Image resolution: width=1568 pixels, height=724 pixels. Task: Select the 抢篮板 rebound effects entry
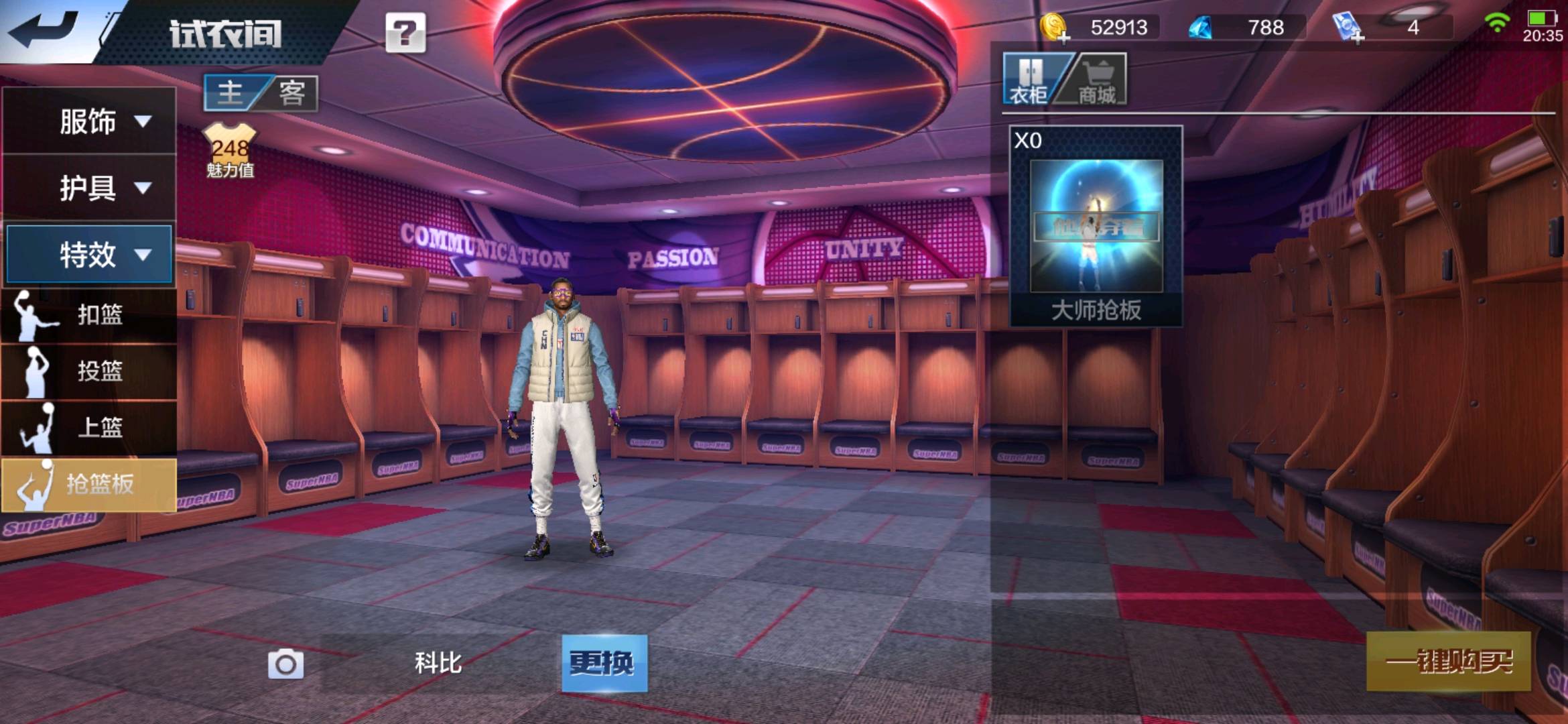89,484
